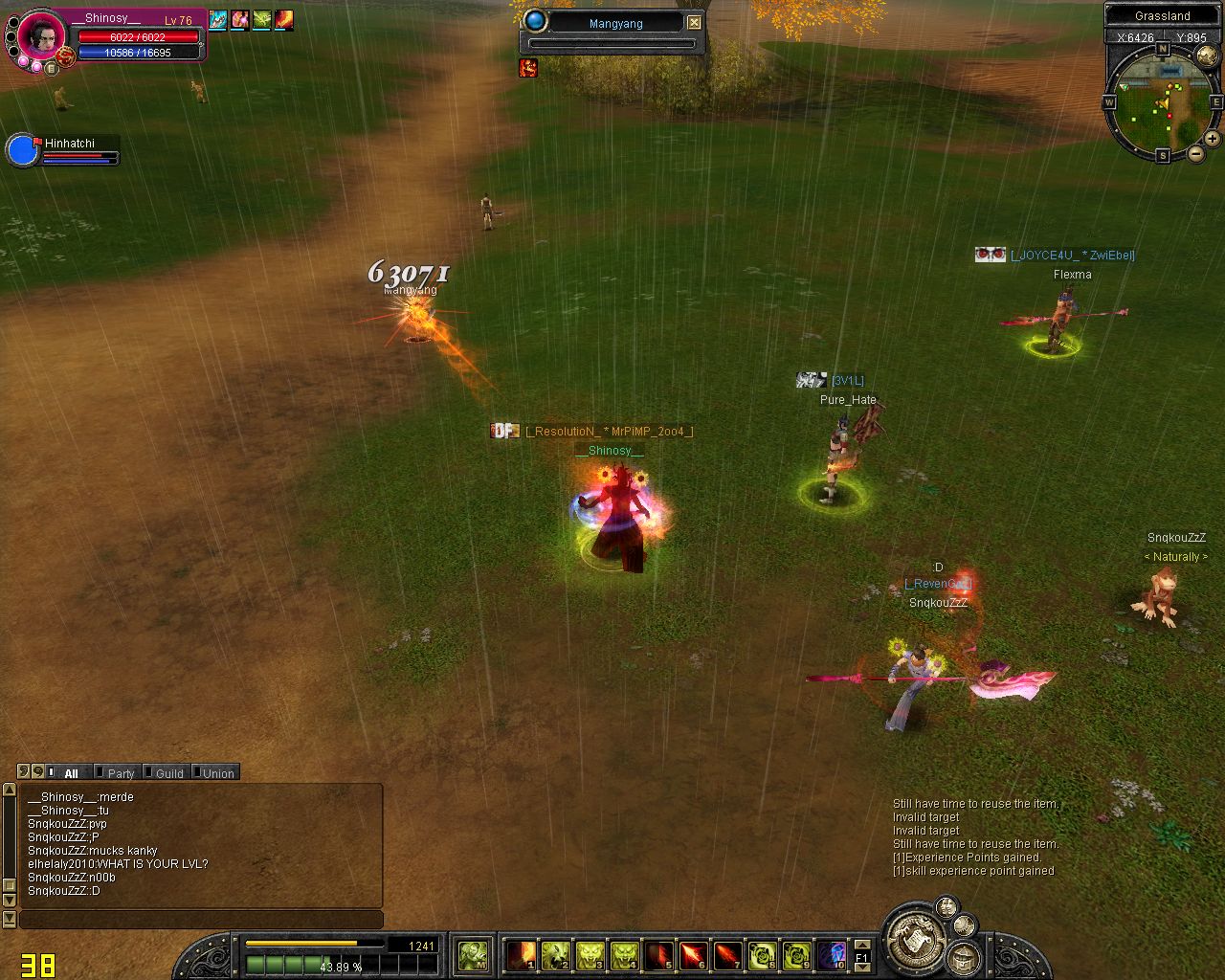Activate the red fire skill in slot 6

(x=693, y=954)
